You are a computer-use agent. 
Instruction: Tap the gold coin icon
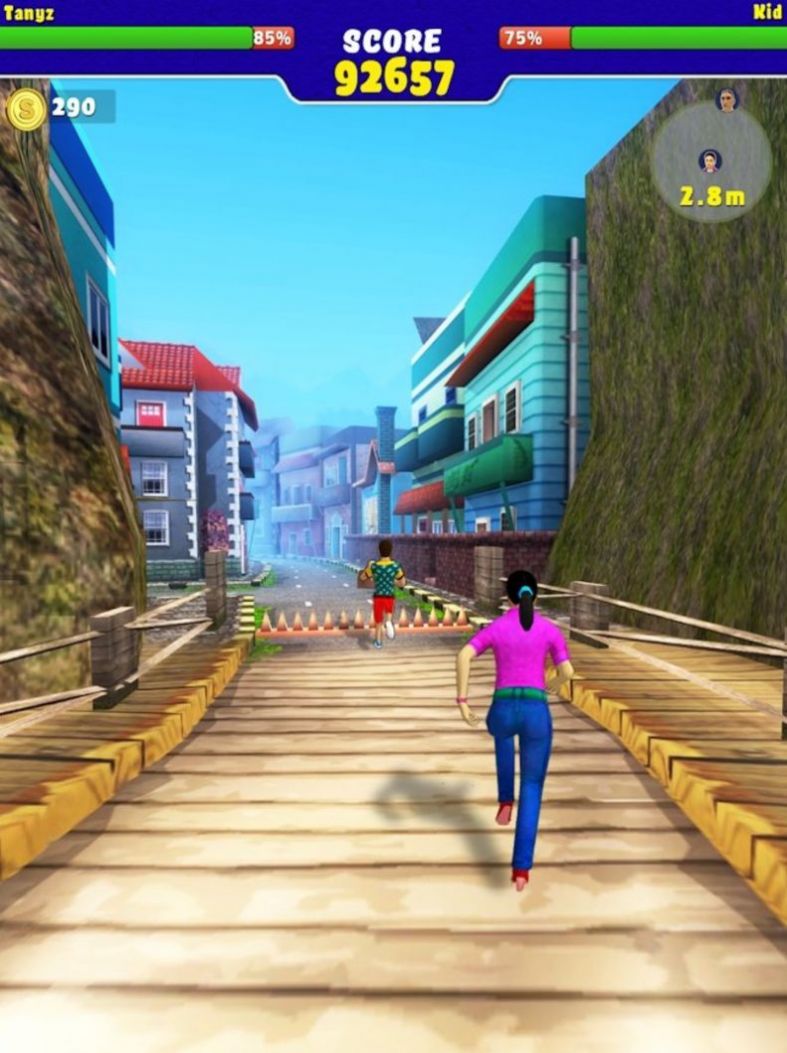coord(26,108)
